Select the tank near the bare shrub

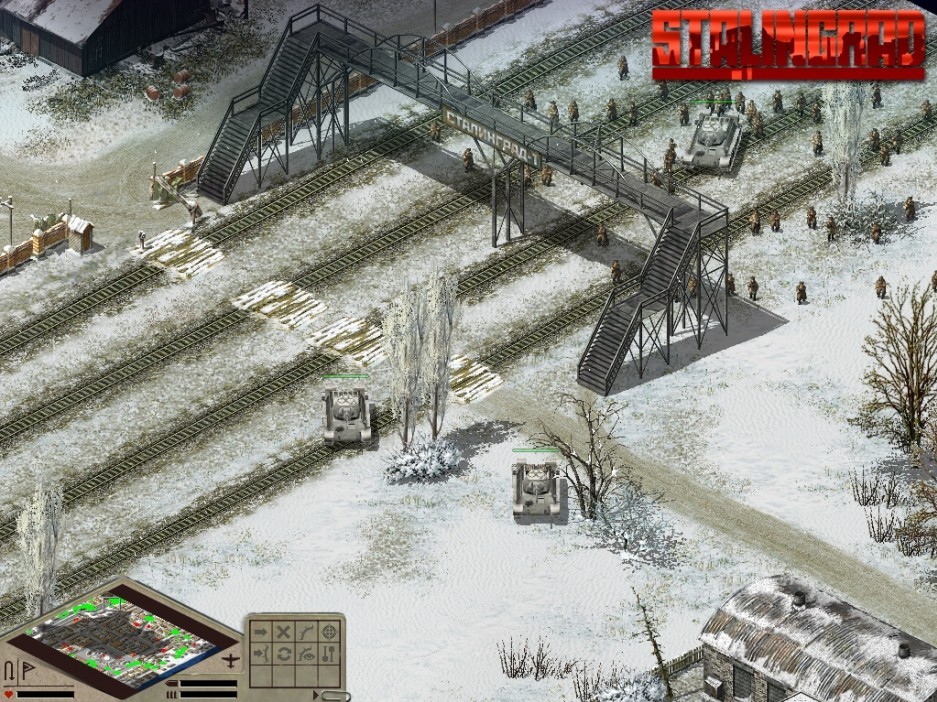(536, 488)
